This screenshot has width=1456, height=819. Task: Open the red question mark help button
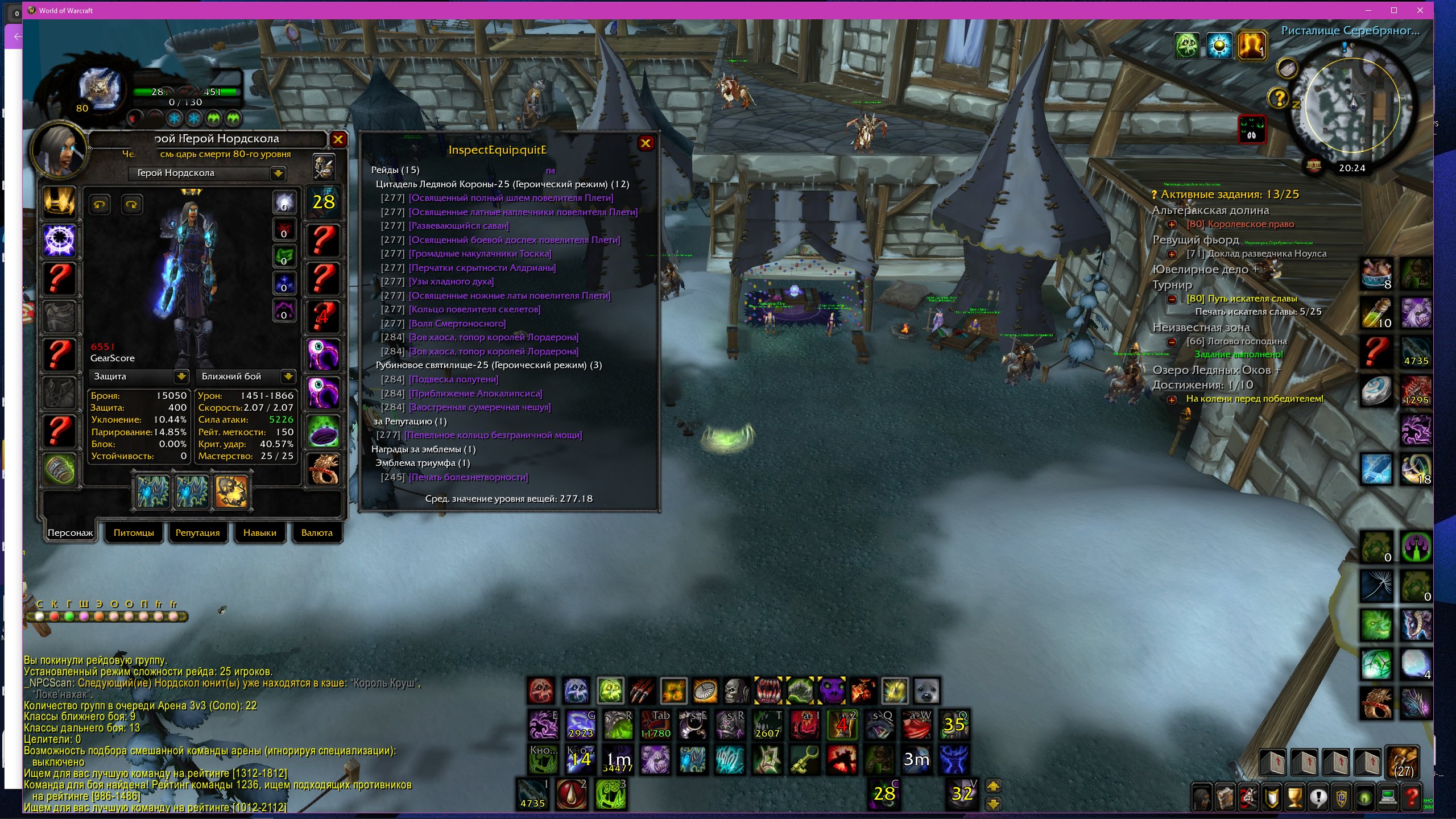[x=1412, y=797]
